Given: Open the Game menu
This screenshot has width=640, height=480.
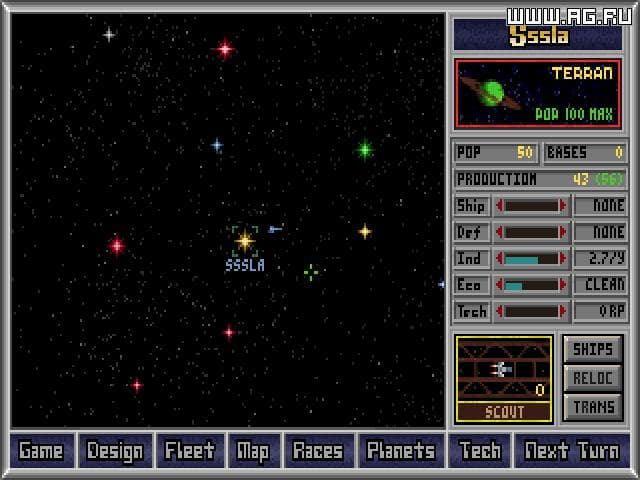Looking at the screenshot, I should (x=41, y=450).
